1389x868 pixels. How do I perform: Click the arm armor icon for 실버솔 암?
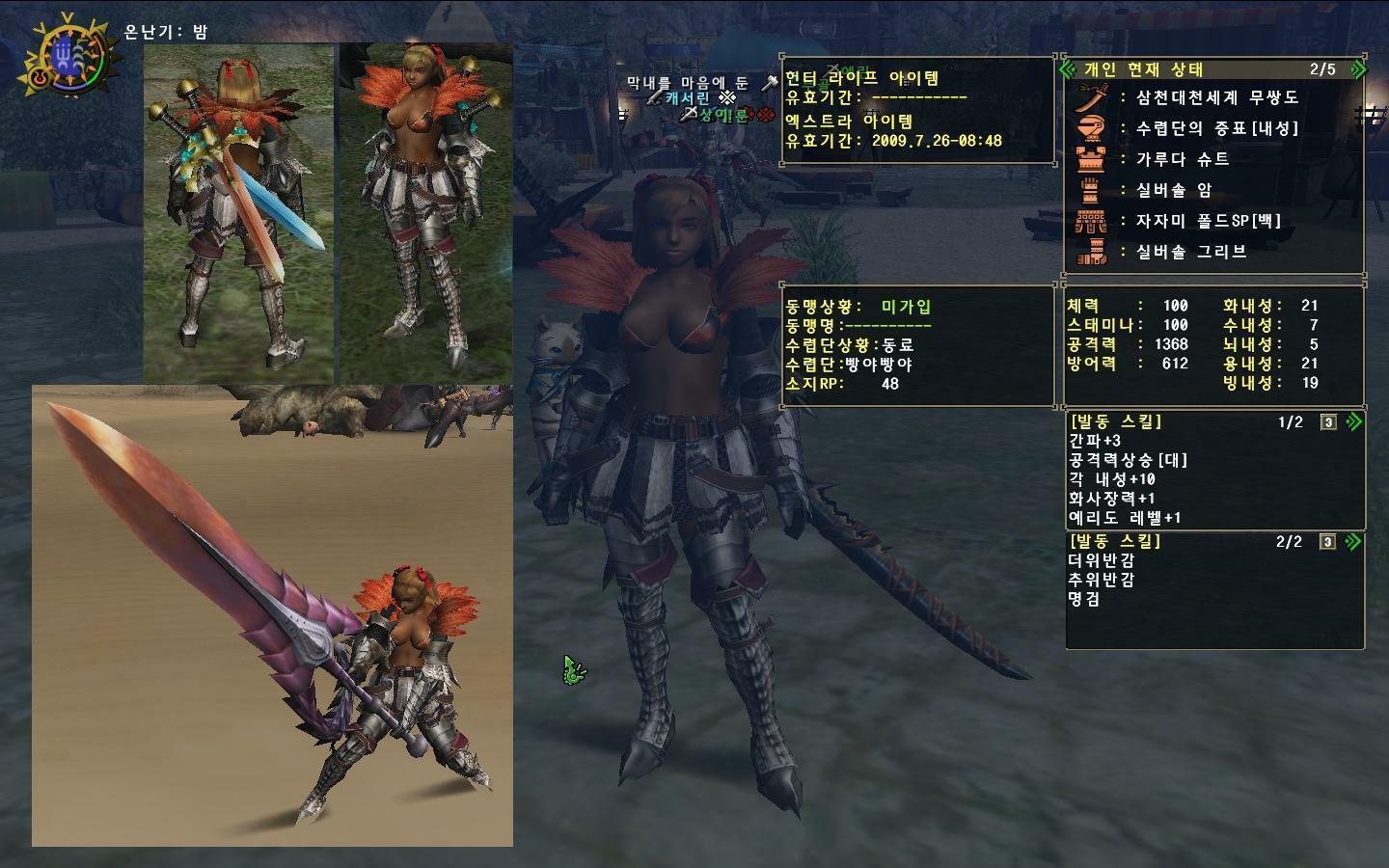click(x=1092, y=189)
